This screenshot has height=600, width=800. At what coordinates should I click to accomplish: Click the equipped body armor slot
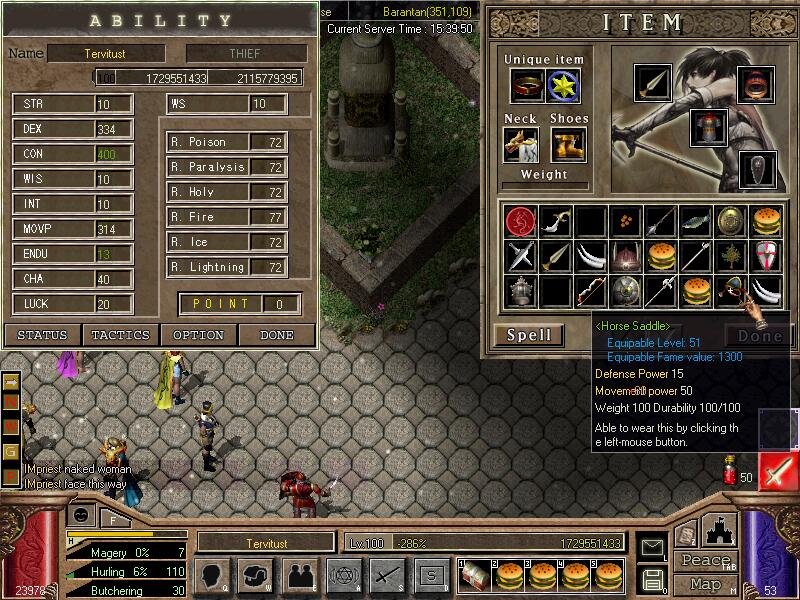coord(707,127)
